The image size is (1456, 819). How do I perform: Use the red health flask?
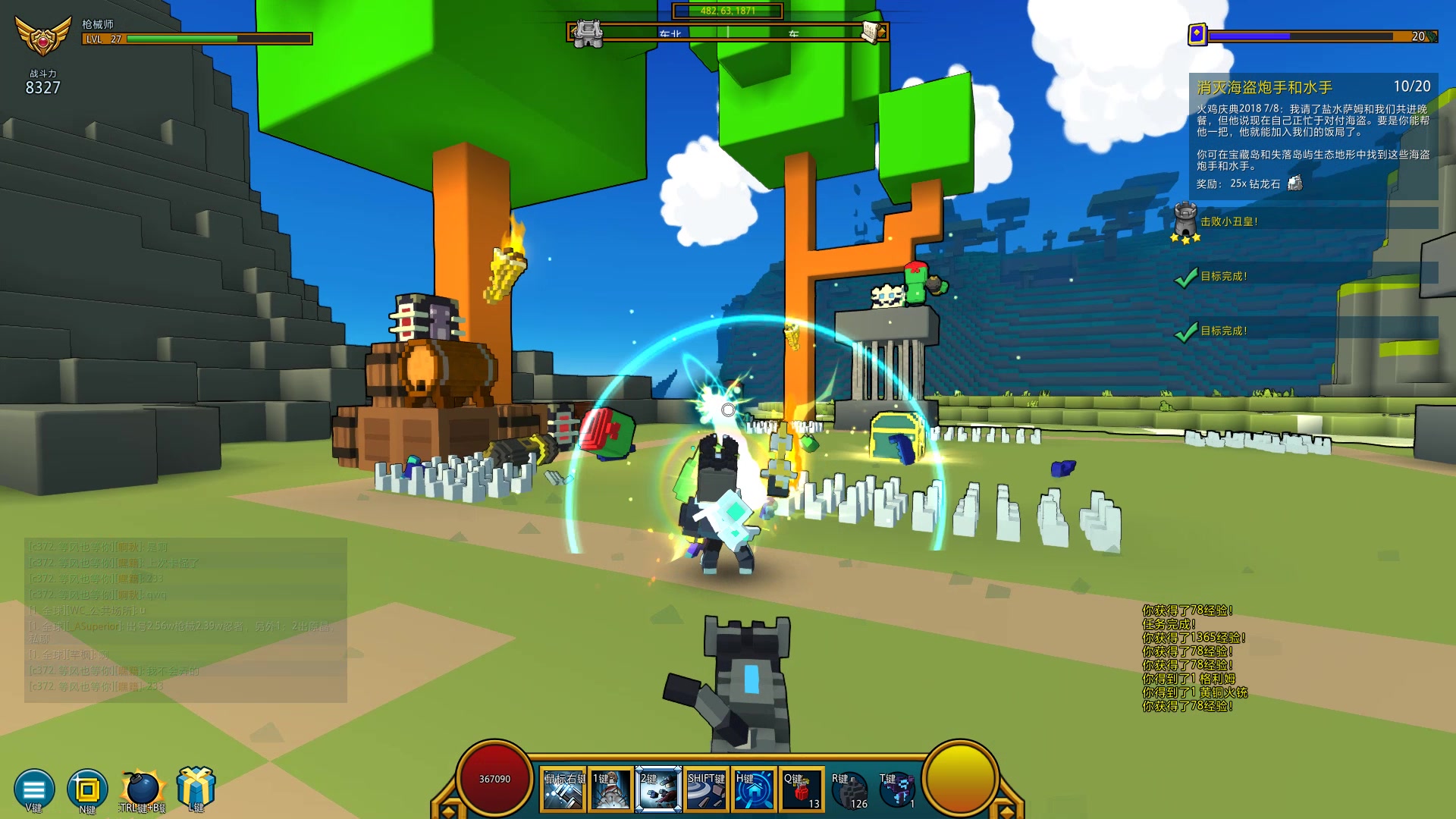[x=802, y=790]
